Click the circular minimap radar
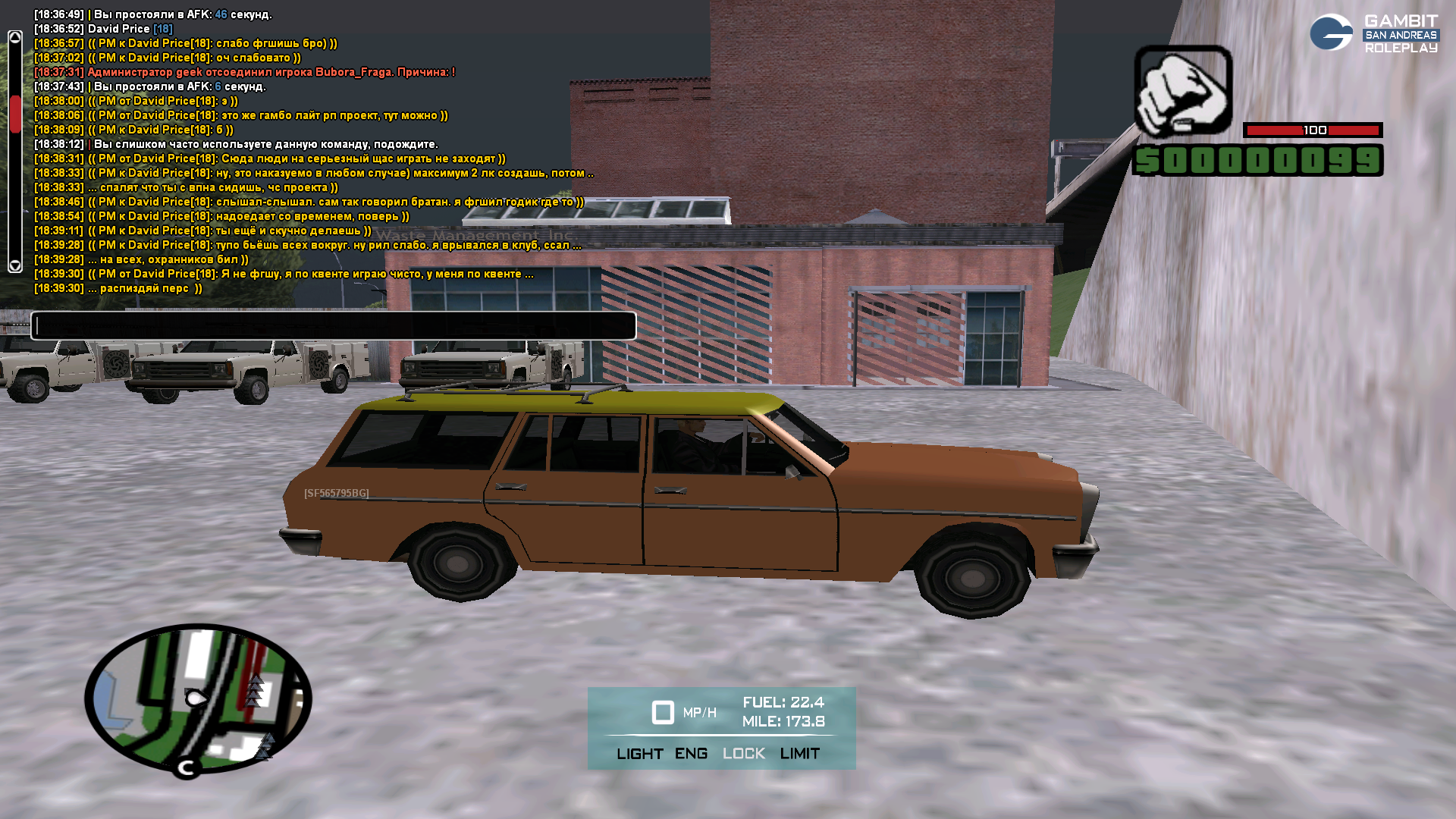 (x=198, y=698)
